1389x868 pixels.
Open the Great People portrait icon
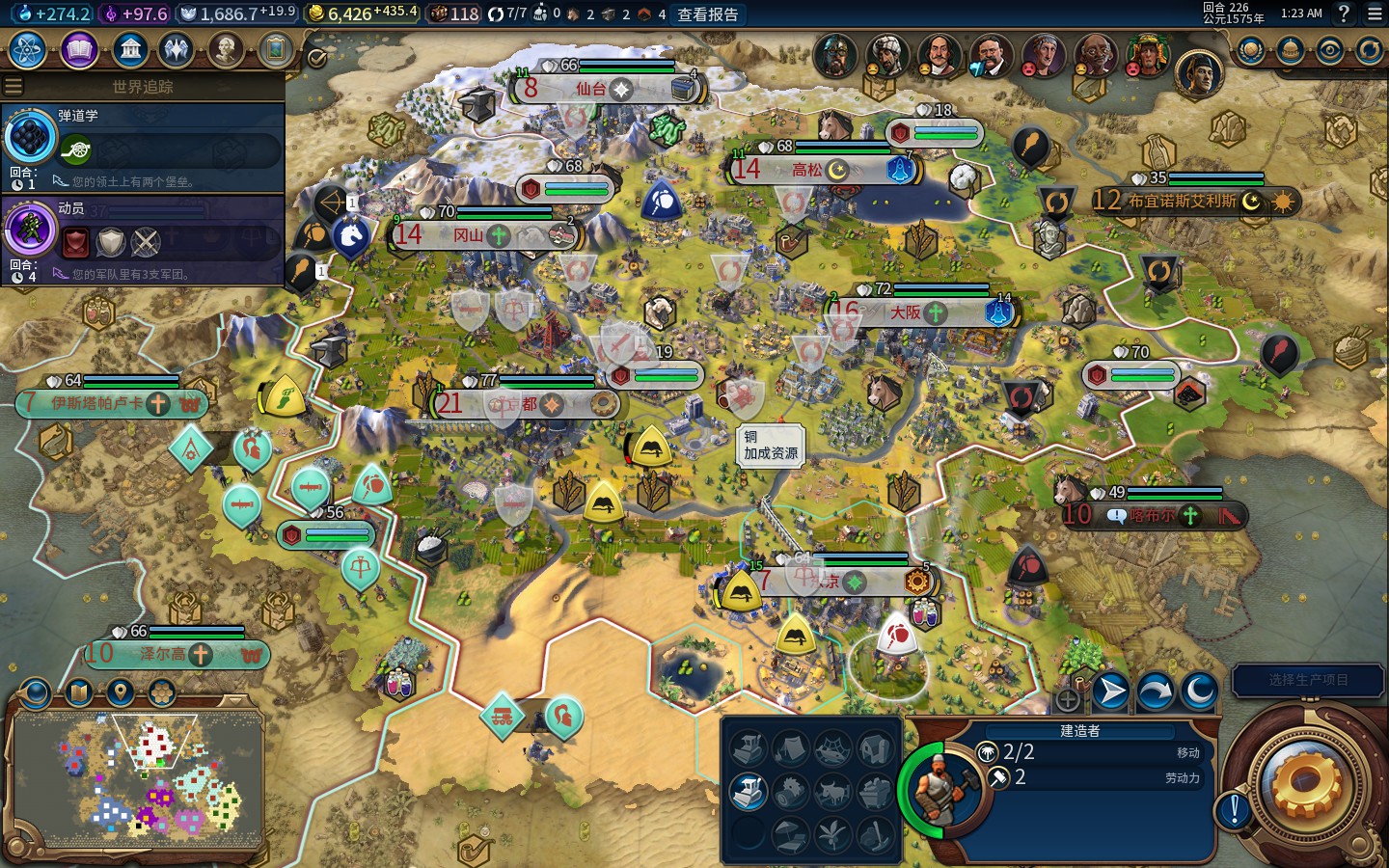(x=225, y=49)
